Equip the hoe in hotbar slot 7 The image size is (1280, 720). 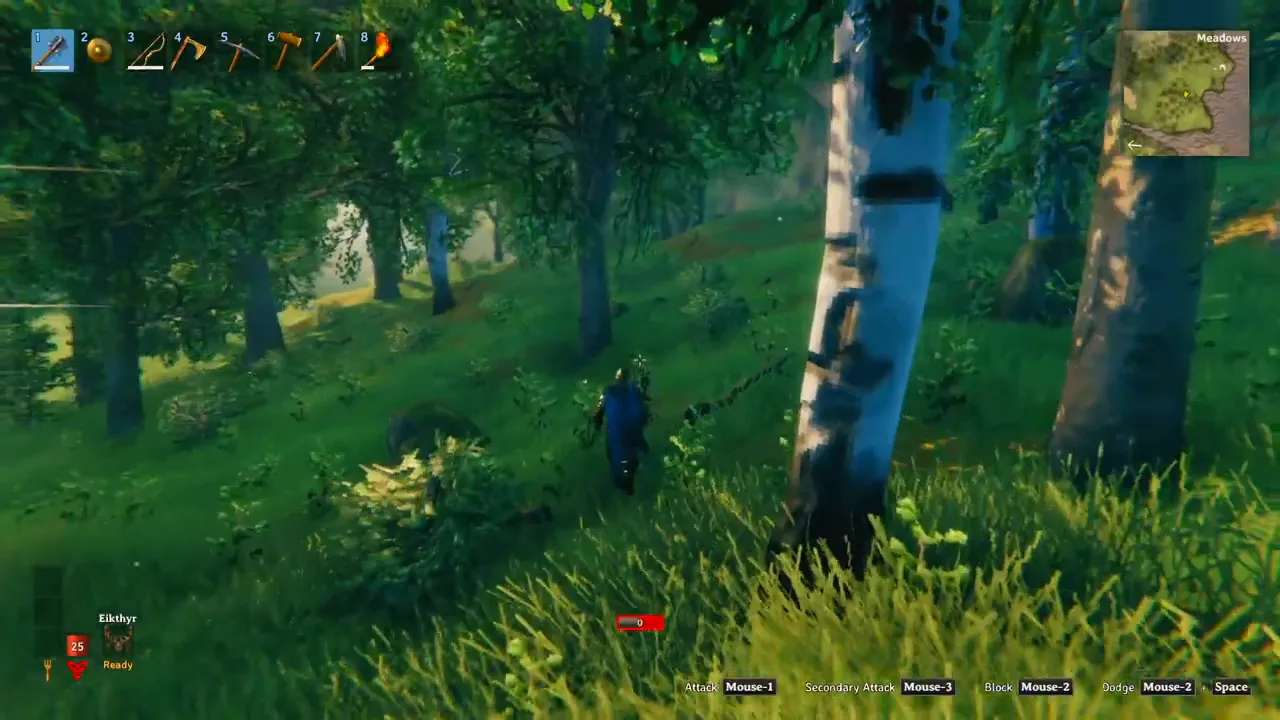pyautogui.click(x=330, y=50)
